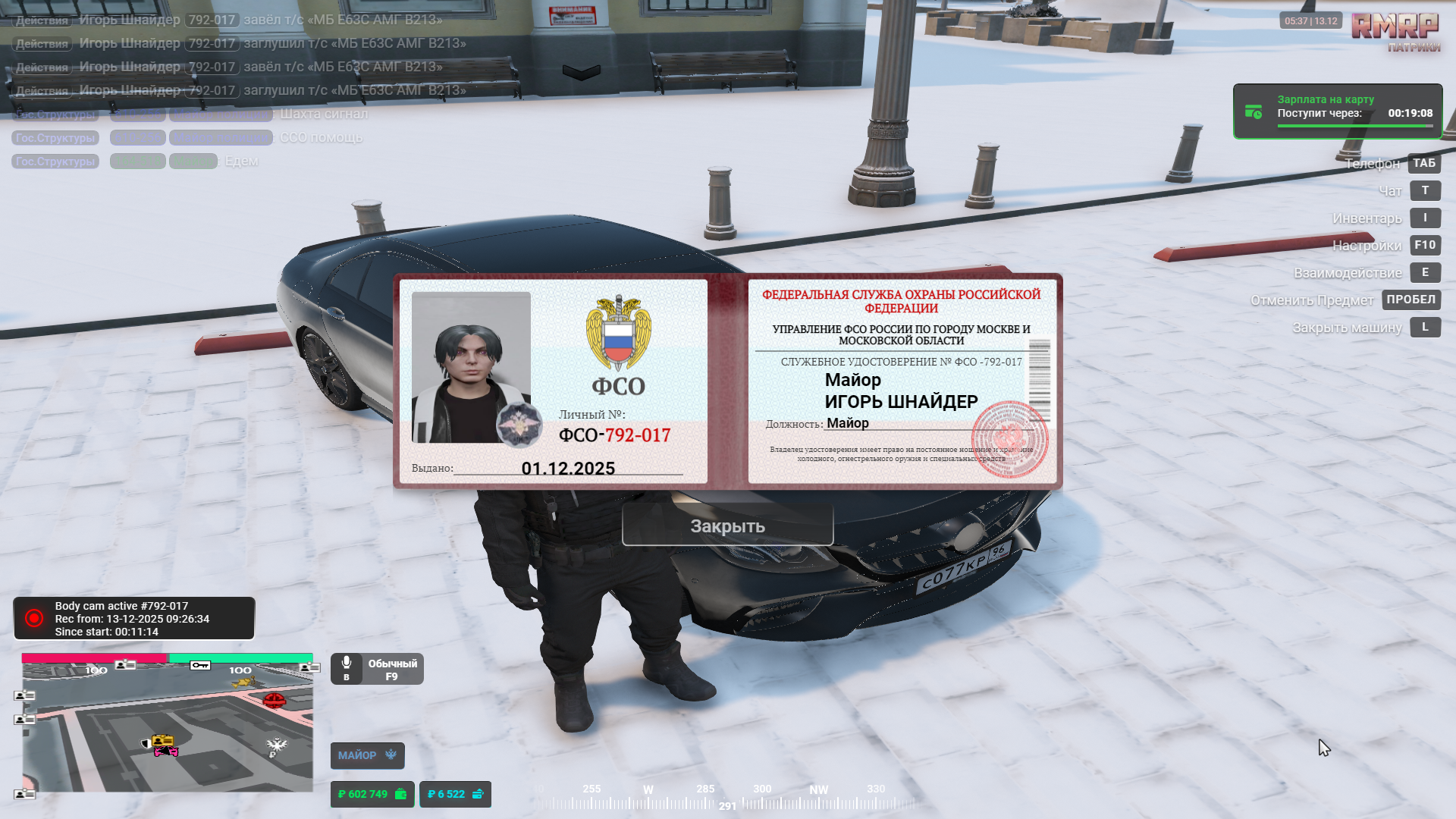Select the eagle emblem marker on the minimap
The width and height of the screenshot is (1456, 819).
[277, 746]
